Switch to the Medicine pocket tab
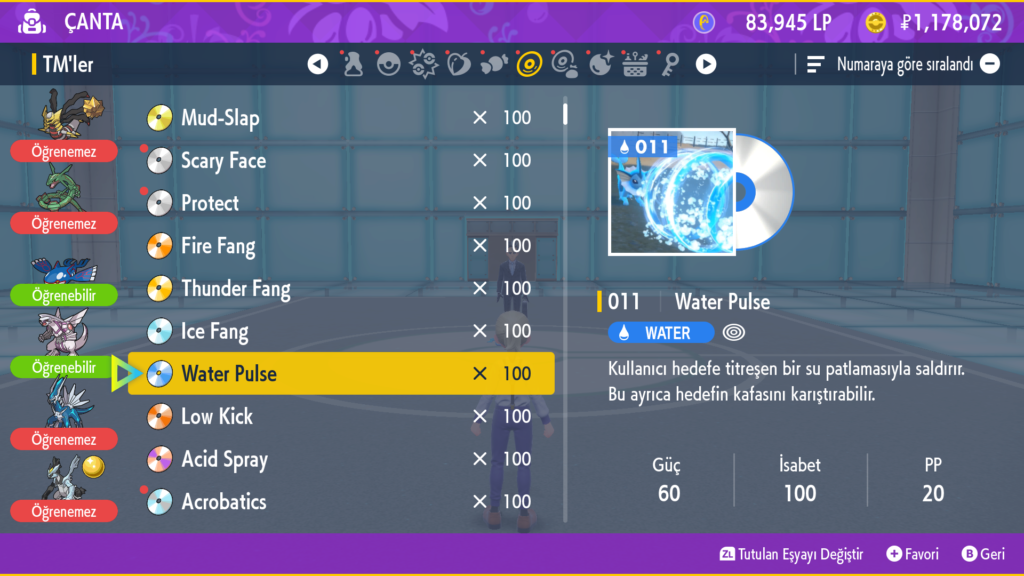1024x576 pixels. 353,65
